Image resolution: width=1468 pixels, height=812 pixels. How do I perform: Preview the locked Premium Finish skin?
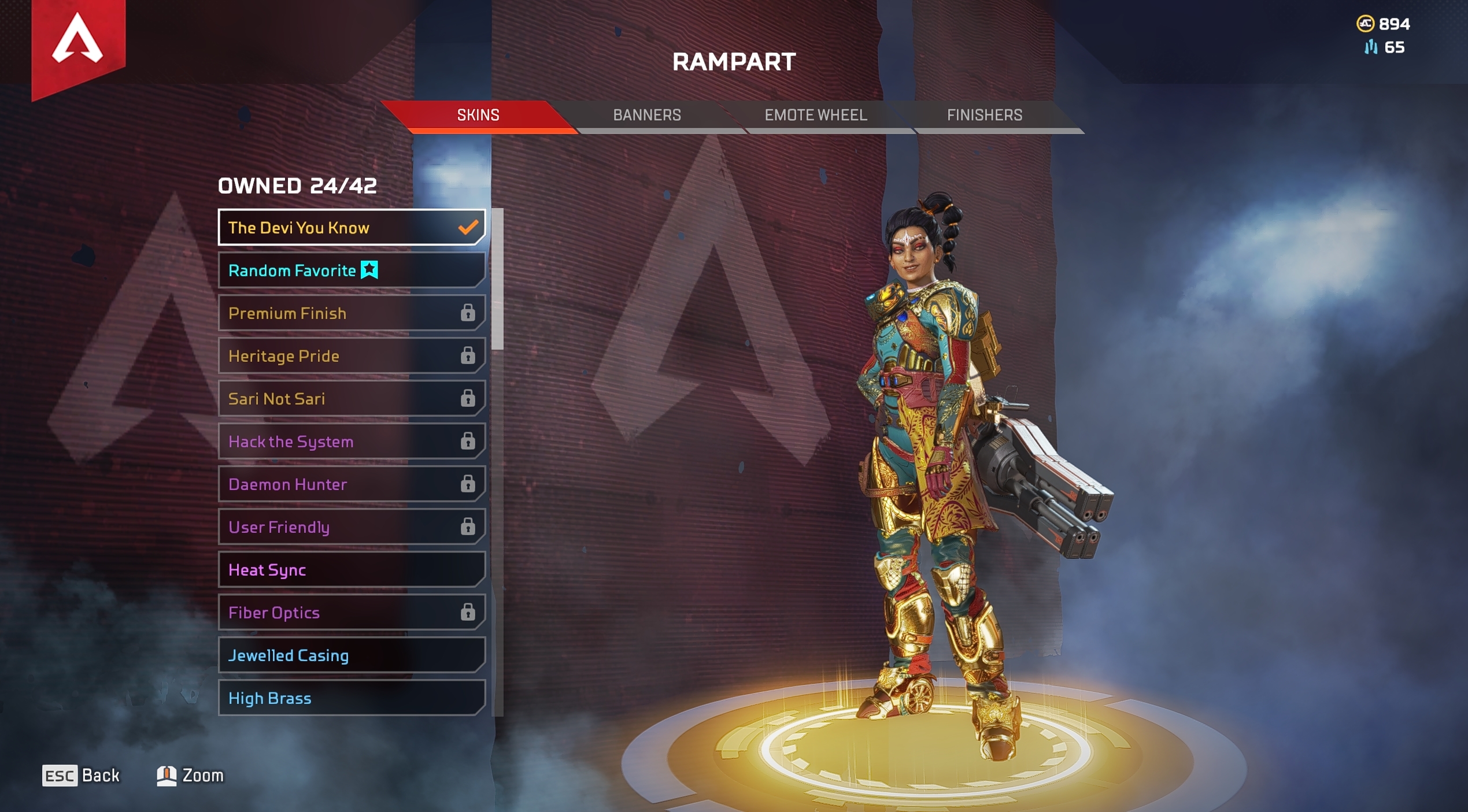point(351,313)
